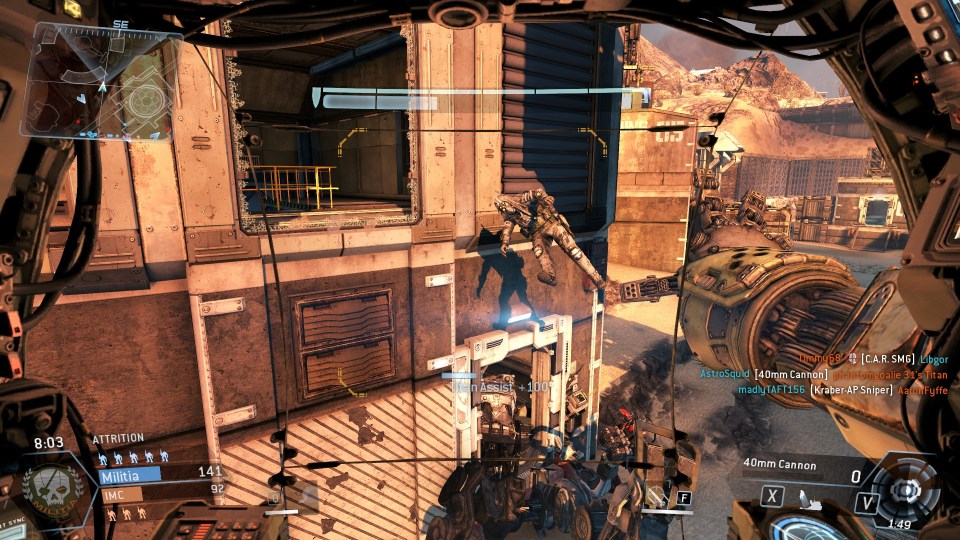Viewport: 960px width, 540px height.
Task: Select the 40mm Cannon weapon label
Action: (x=779, y=465)
